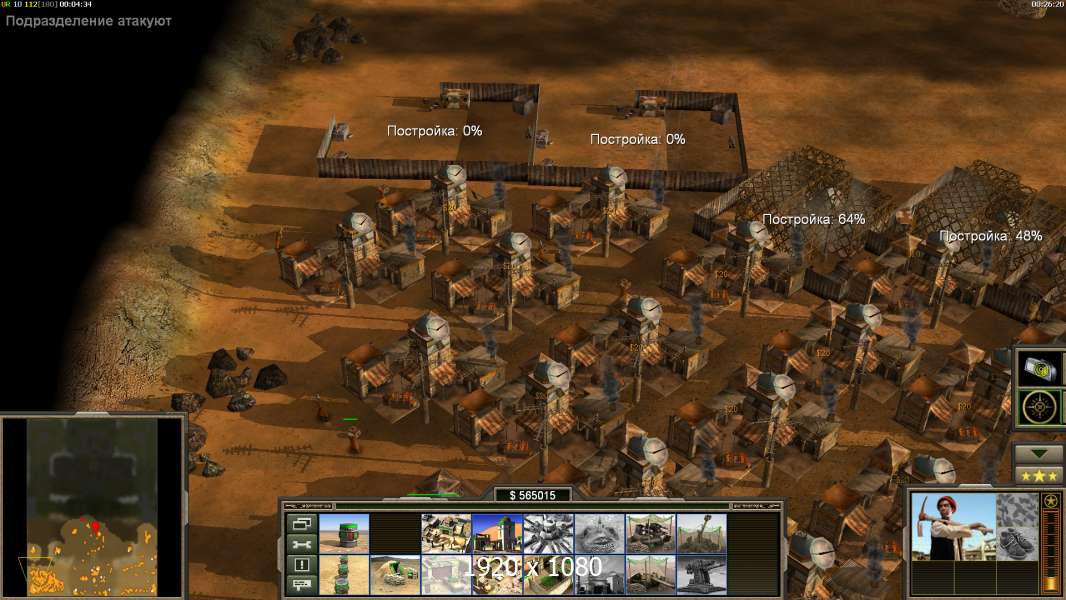Select the domed palace building icon
Viewport: 1066px width, 600px height.
(497, 533)
